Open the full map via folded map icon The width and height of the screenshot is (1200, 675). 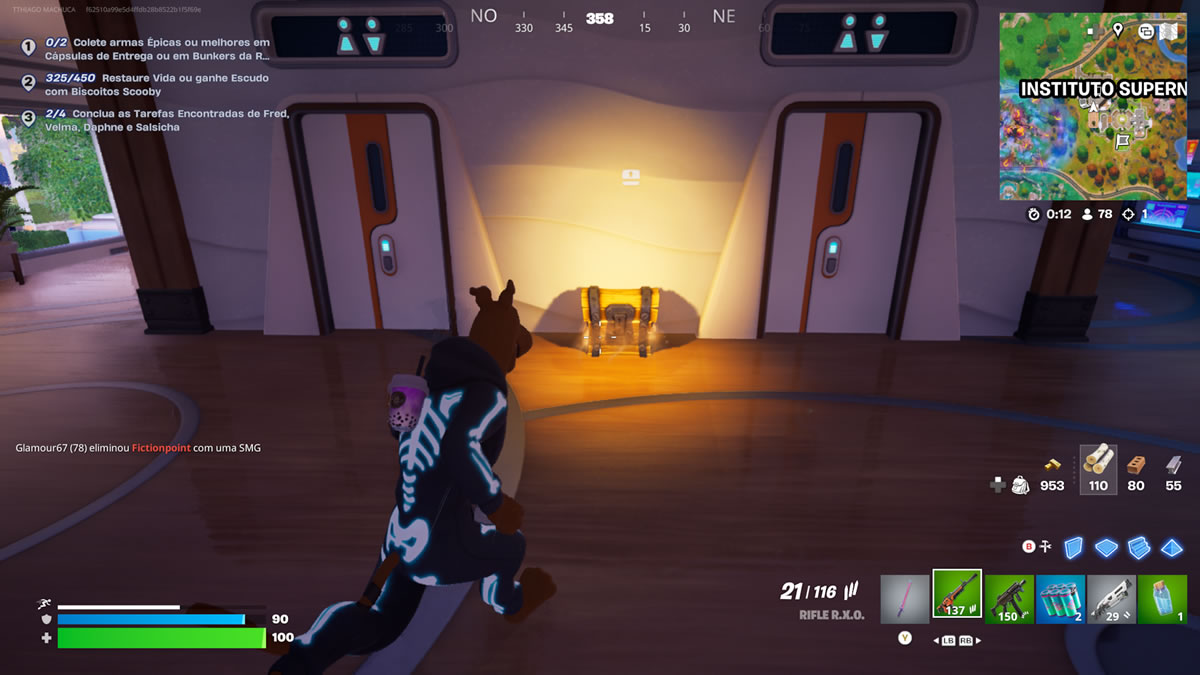tap(1167, 31)
